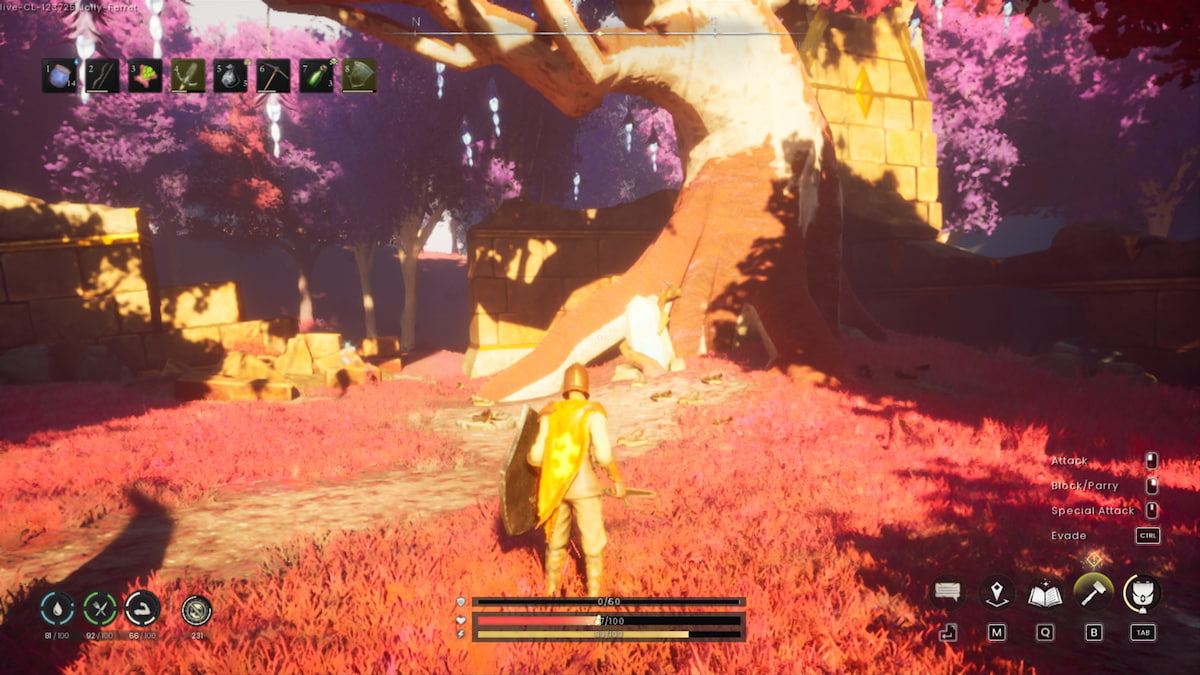Select the green berries in slot 3
Image resolution: width=1200 pixels, height=675 pixels.
point(145,76)
